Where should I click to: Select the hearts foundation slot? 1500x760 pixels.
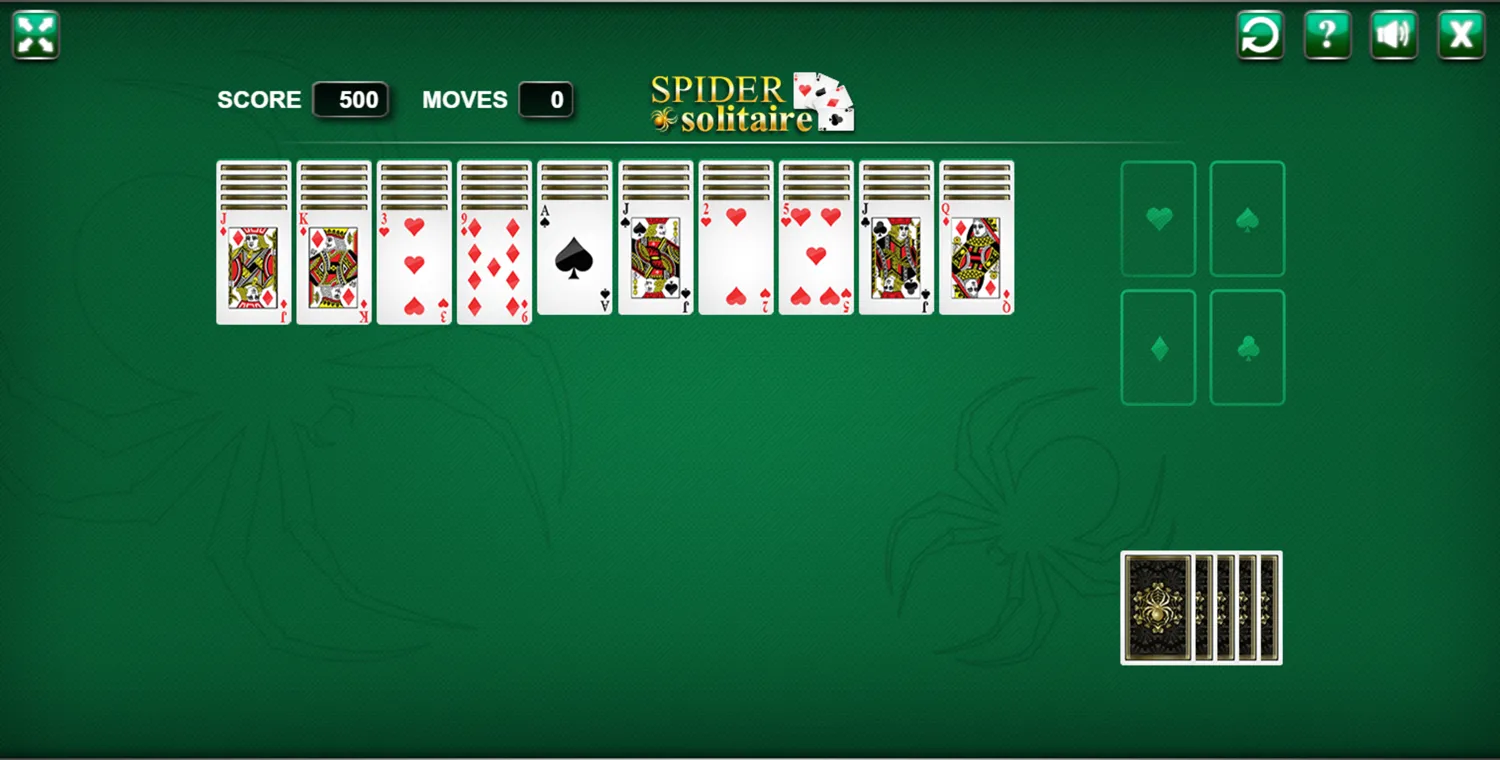point(1158,218)
